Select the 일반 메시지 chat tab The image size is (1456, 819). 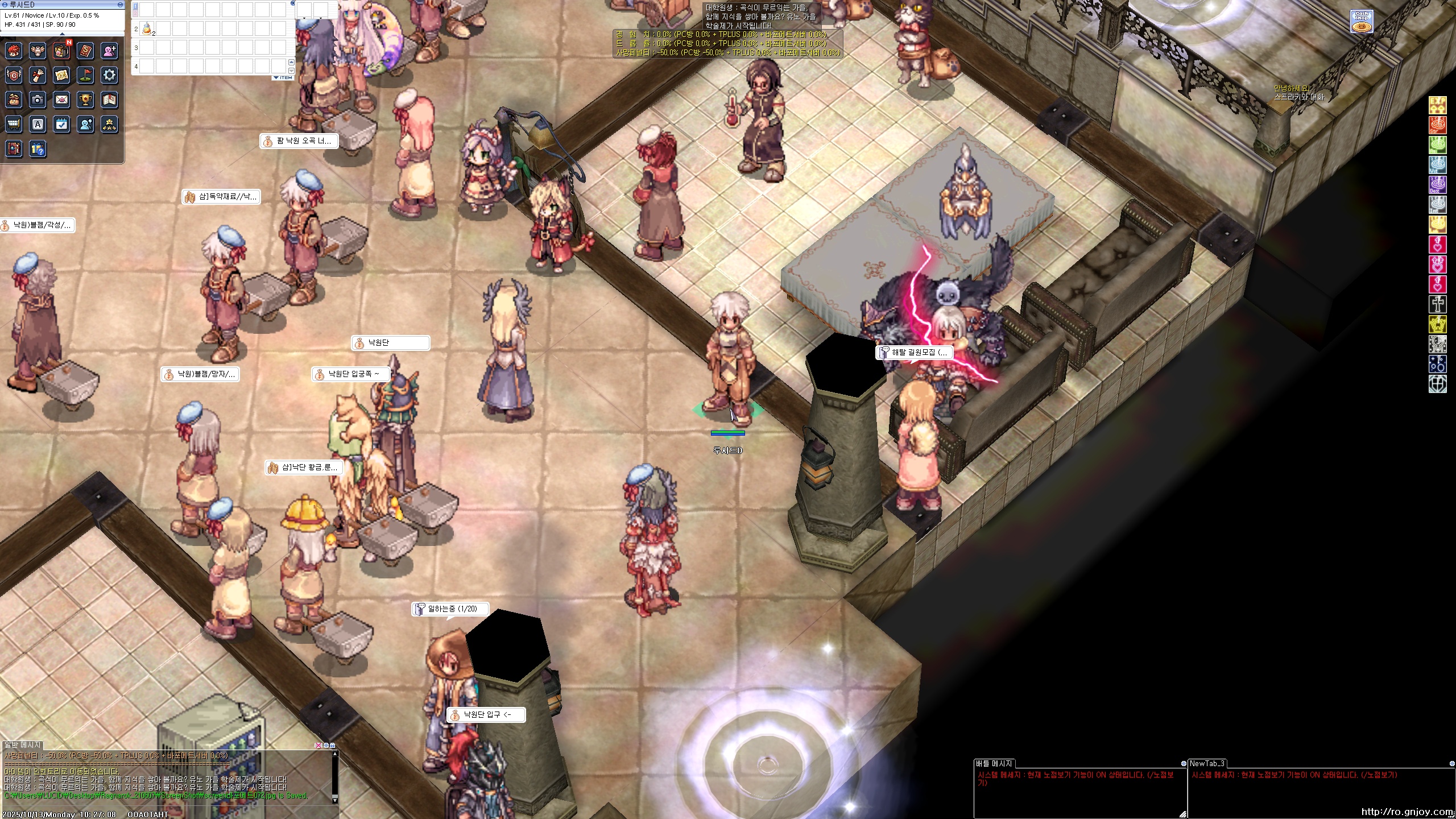pyautogui.click(x=23, y=744)
